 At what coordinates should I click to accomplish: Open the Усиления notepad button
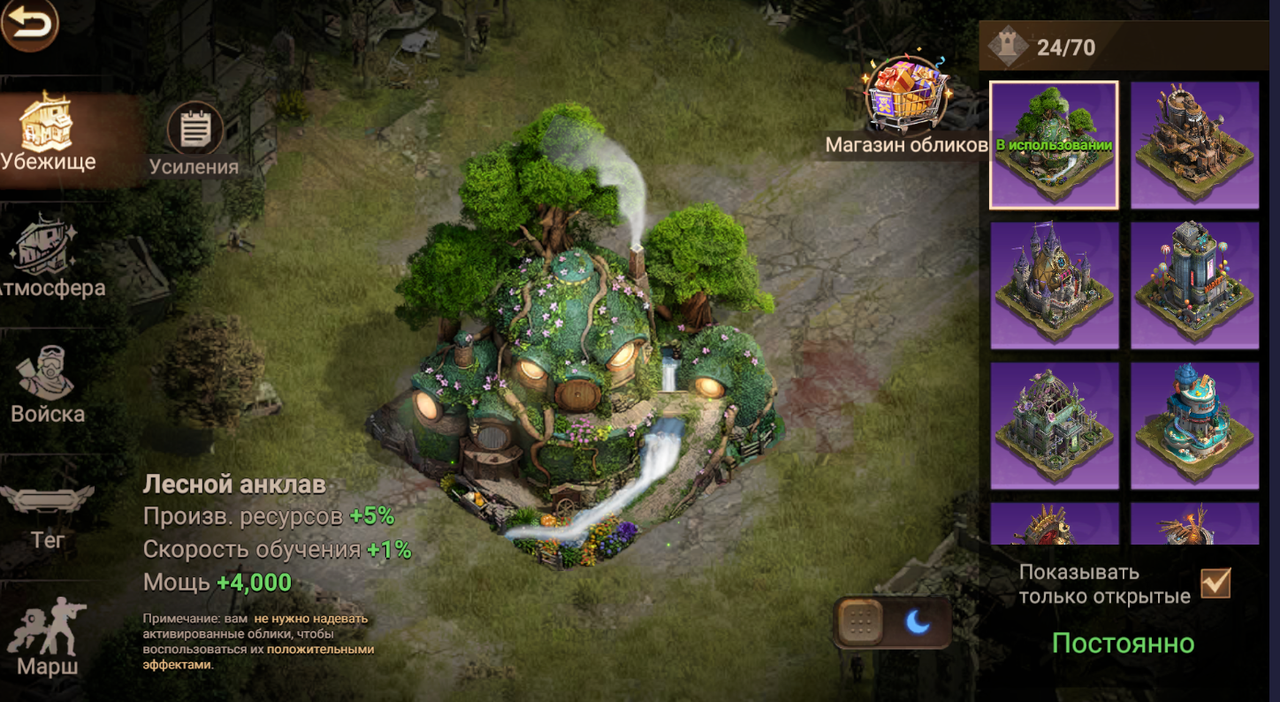click(194, 140)
